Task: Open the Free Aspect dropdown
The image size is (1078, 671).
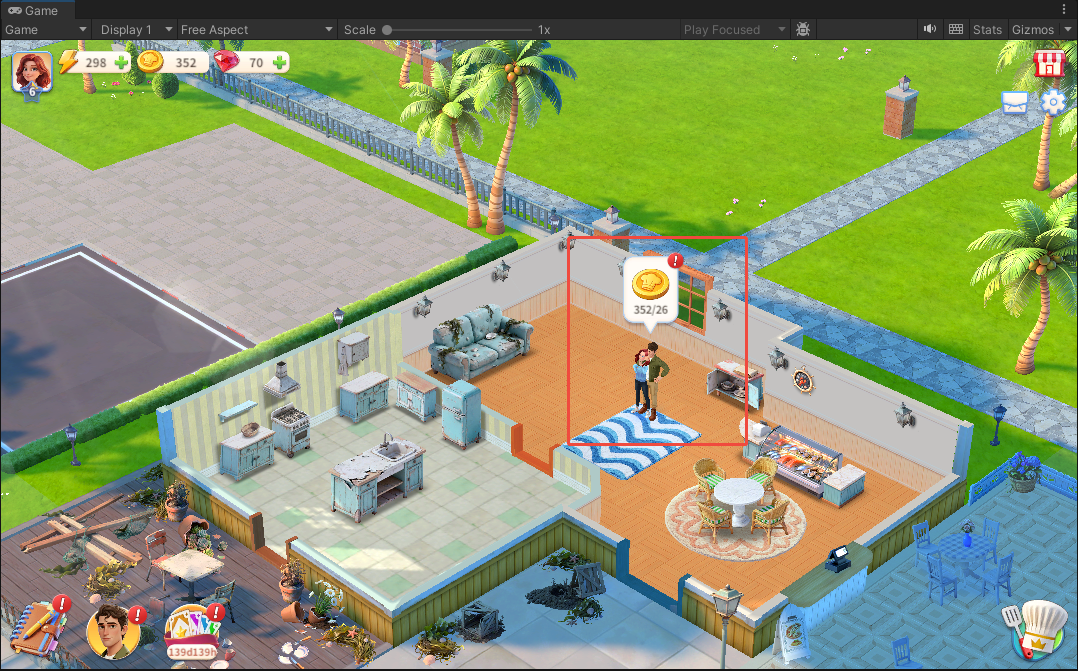Action: point(257,30)
